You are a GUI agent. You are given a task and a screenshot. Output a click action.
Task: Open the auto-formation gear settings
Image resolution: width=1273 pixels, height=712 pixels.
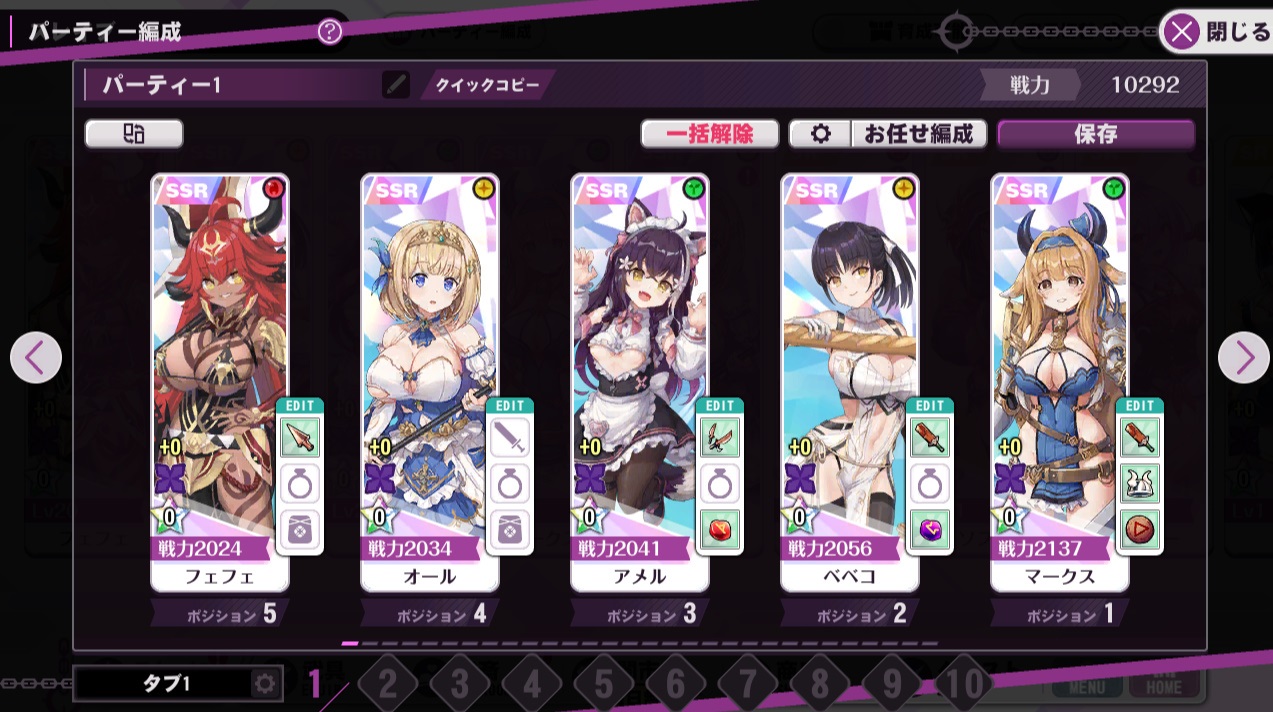pos(821,134)
